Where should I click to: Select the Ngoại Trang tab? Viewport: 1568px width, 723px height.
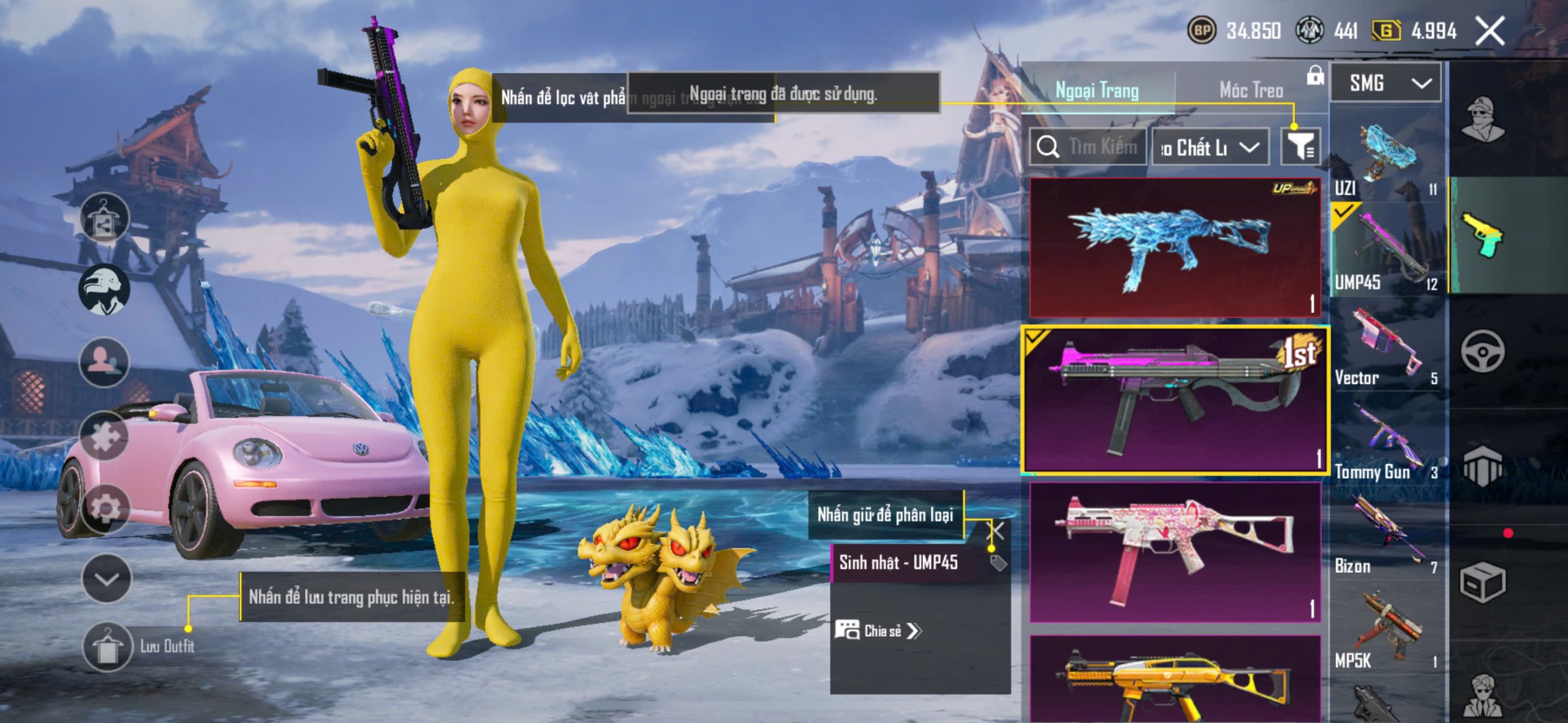click(1097, 91)
